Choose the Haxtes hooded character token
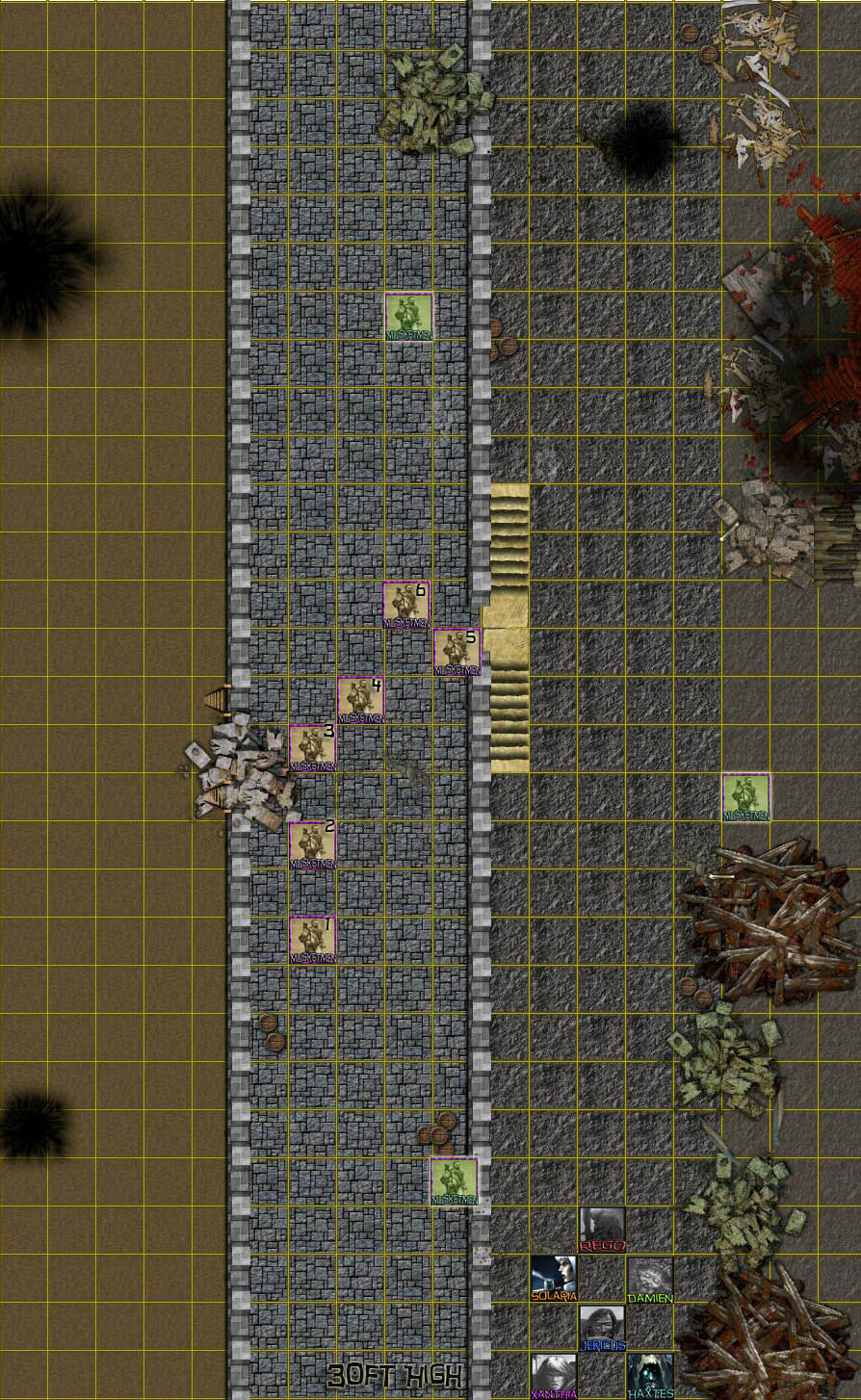The image size is (861, 1400). click(650, 1375)
